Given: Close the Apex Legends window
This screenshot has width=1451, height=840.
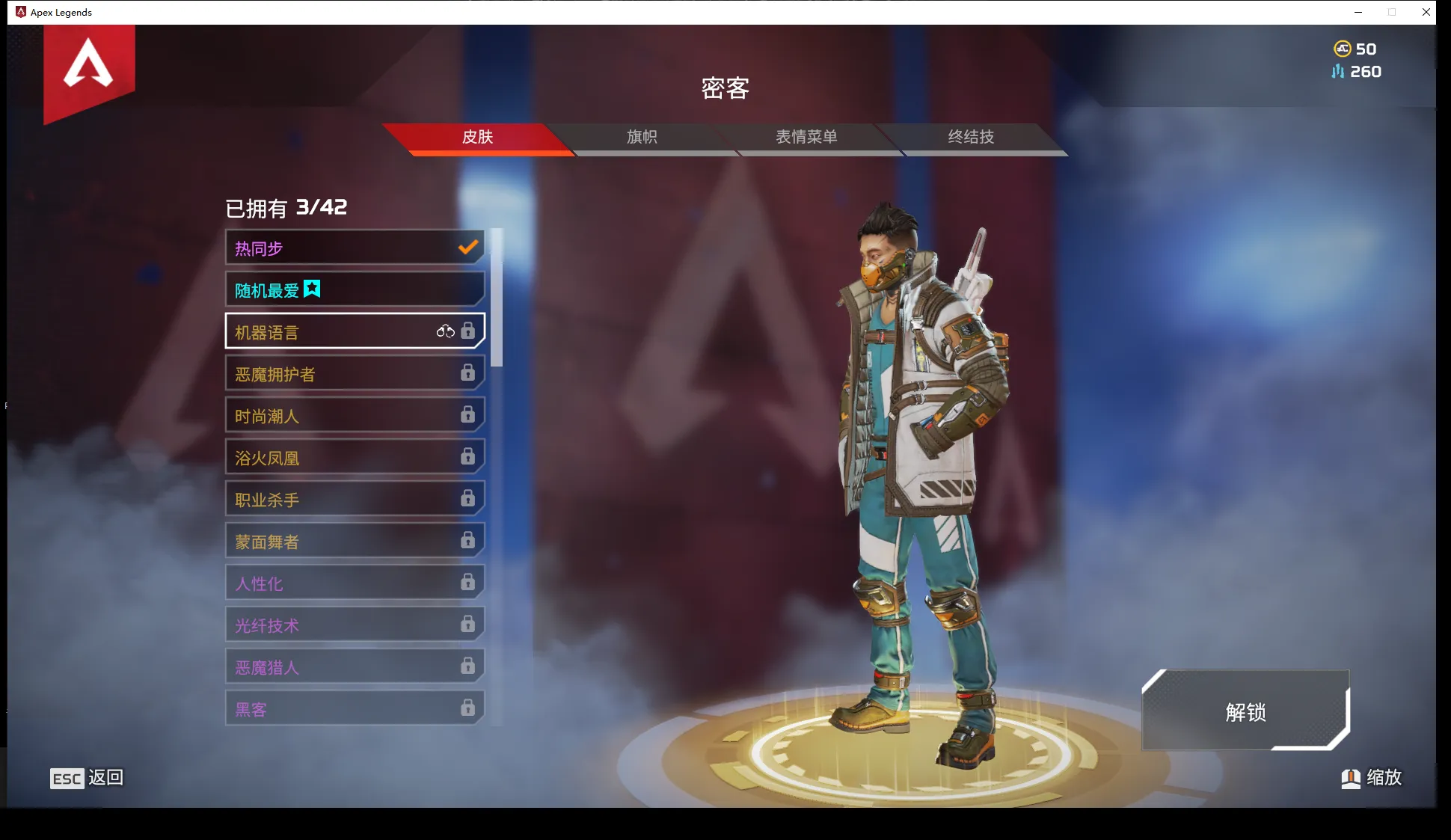Looking at the screenshot, I should tap(1426, 12).
